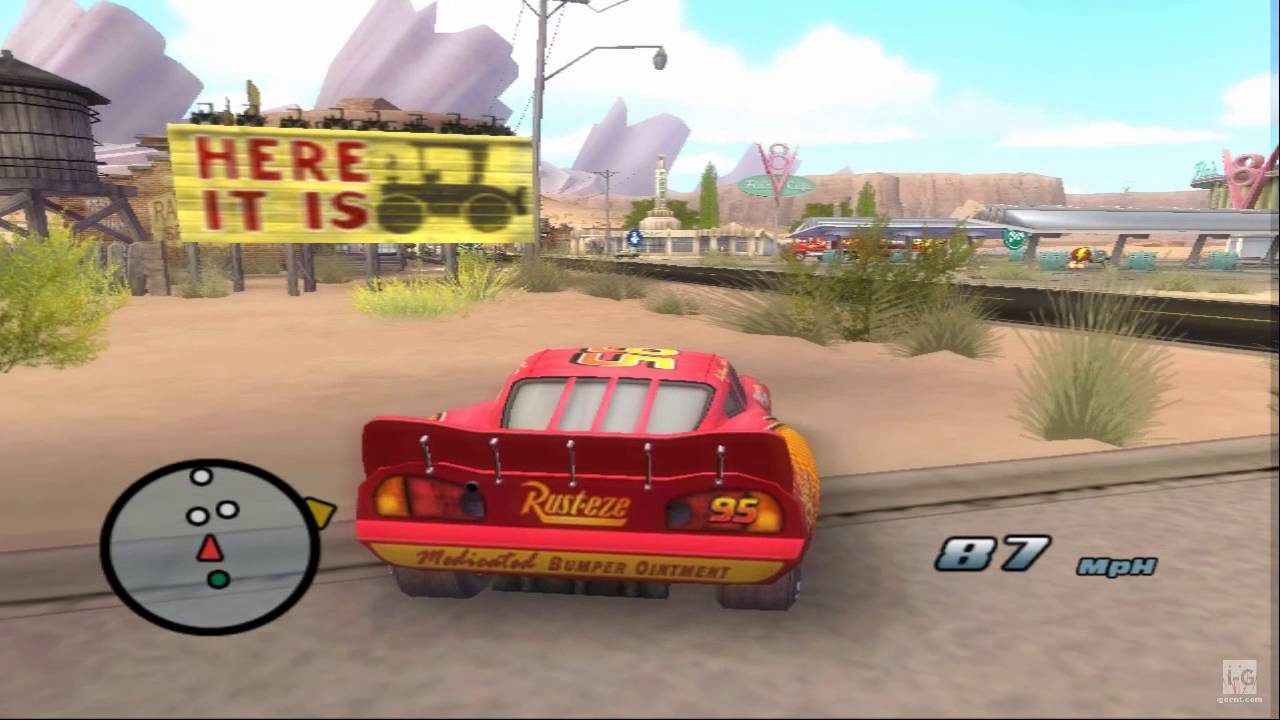Click the blue road sign near the café
The height and width of the screenshot is (720, 1280).
pyautogui.click(x=634, y=238)
